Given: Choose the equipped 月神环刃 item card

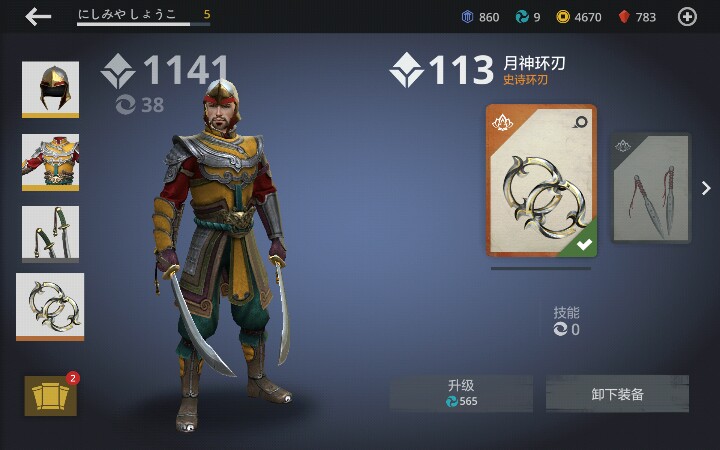Looking at the screenshot, I should 541,181.
